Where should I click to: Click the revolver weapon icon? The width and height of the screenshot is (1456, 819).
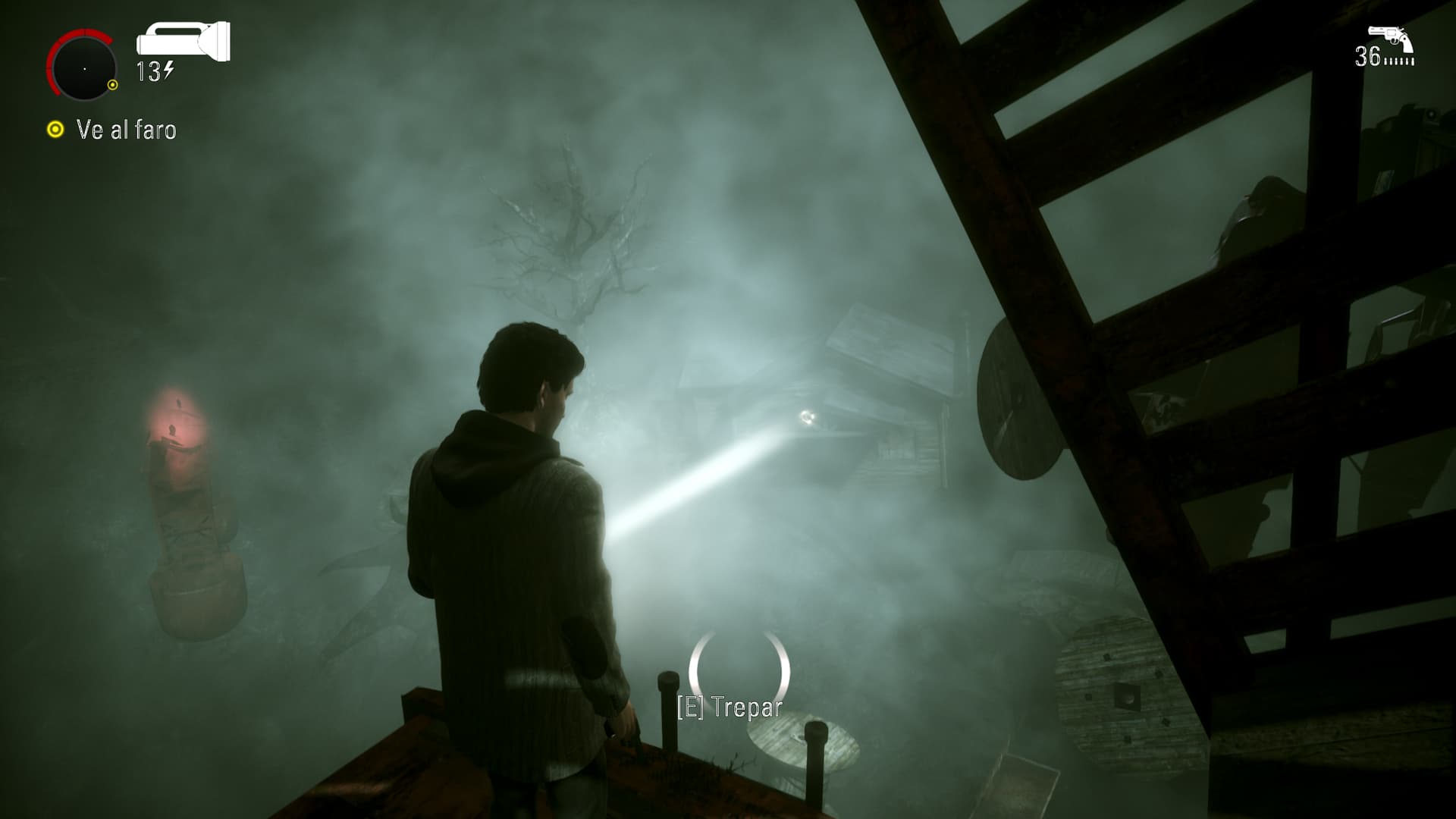(1389, 39)
